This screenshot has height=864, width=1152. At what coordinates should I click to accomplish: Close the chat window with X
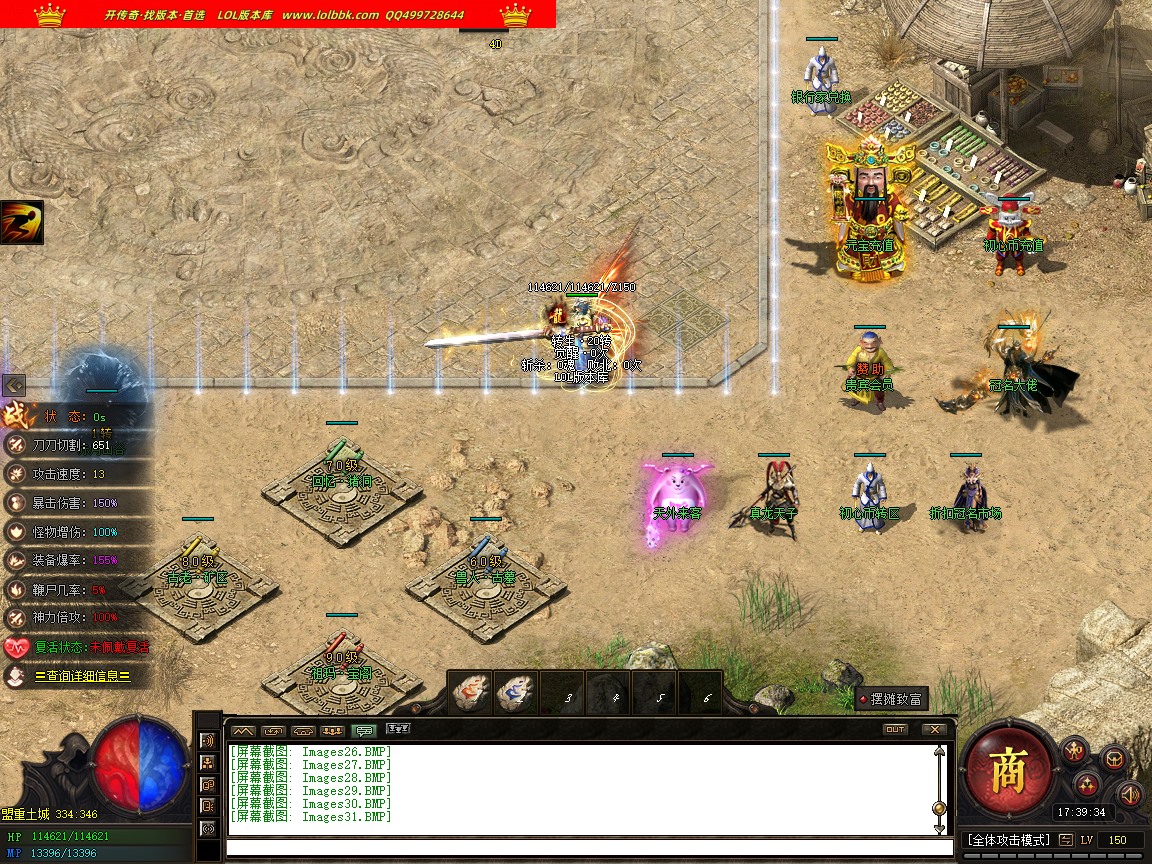pos(934,730)
